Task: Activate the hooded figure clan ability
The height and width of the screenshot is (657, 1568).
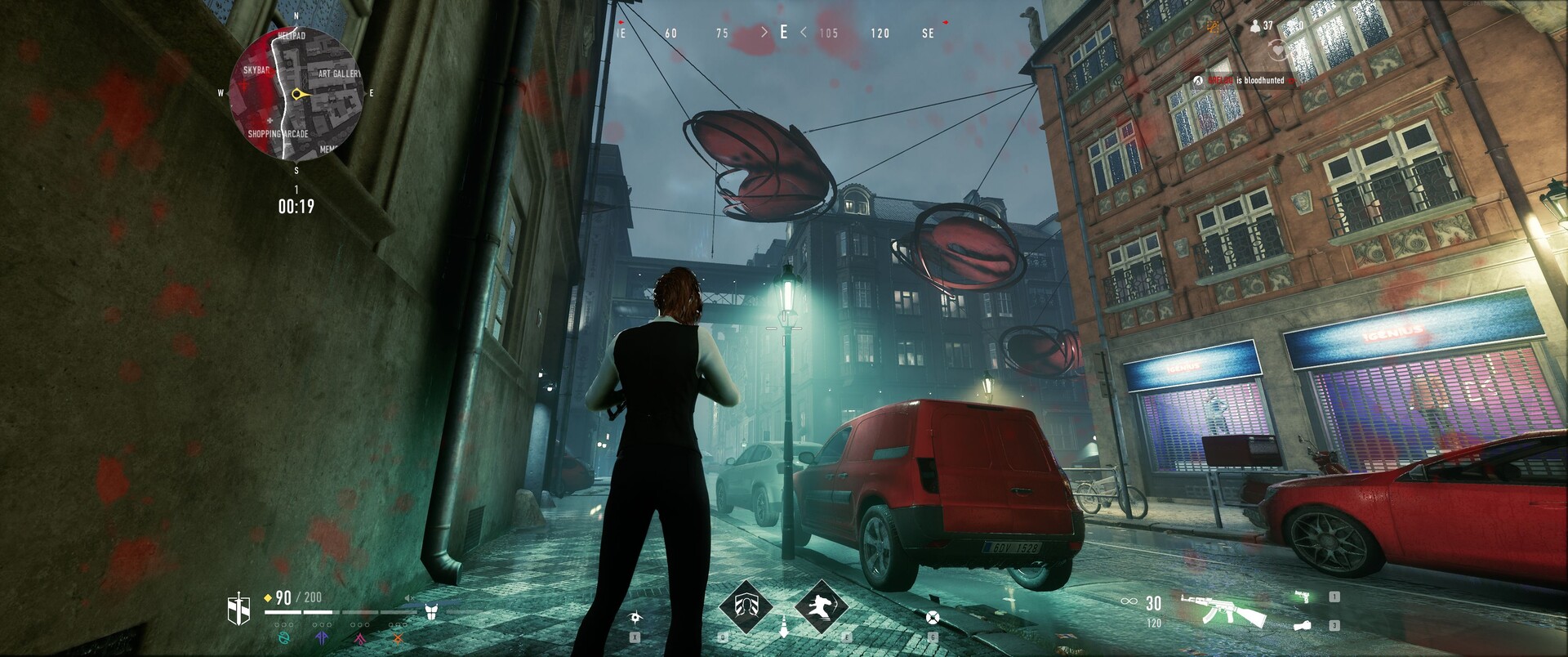Action: [x=745, y=607]
